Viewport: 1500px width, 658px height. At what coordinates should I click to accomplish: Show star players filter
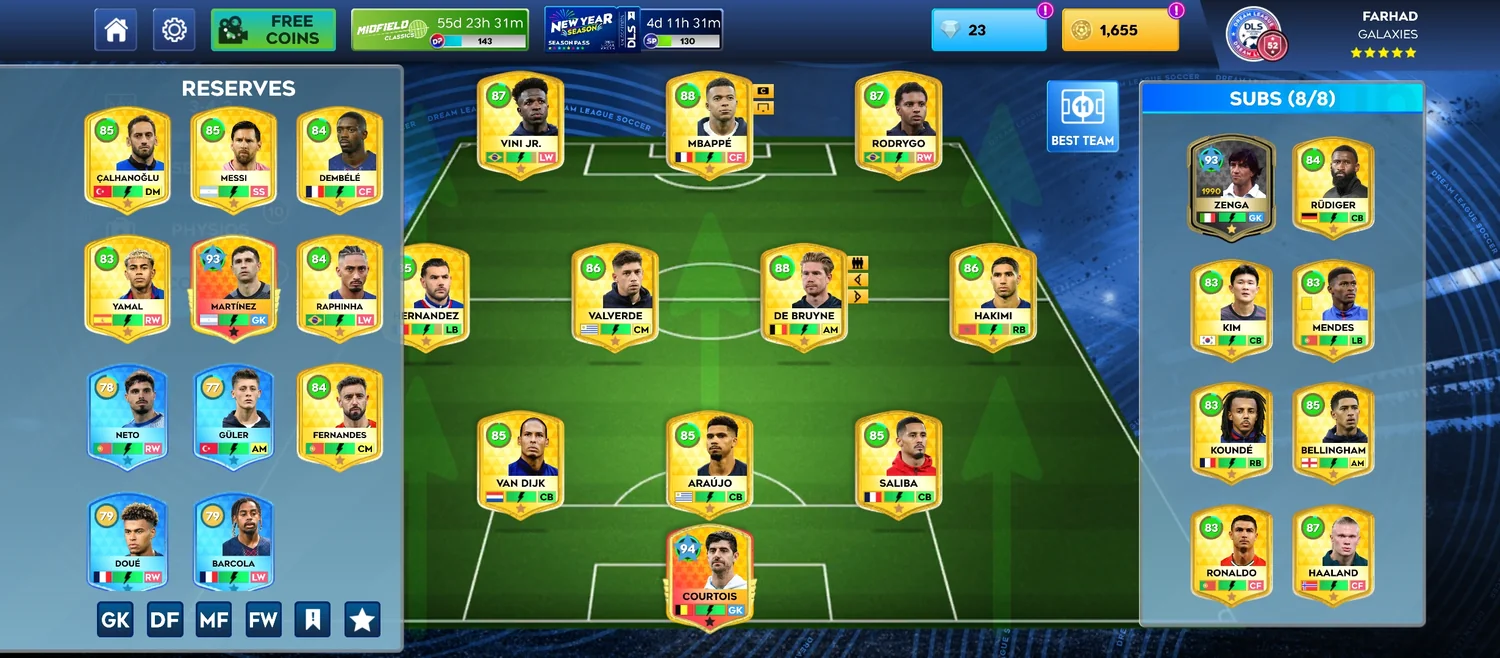[362, 620]
